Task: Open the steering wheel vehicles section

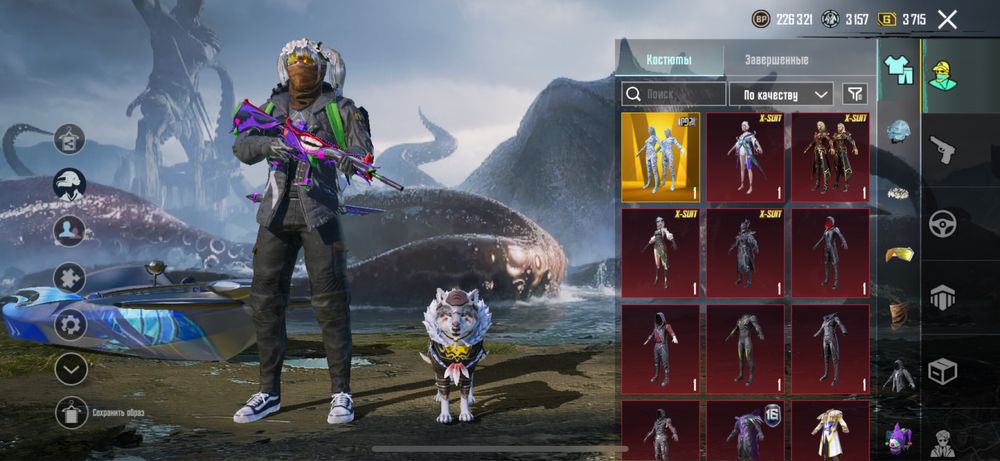Action: pyautogui.click(x=942, y=224)
